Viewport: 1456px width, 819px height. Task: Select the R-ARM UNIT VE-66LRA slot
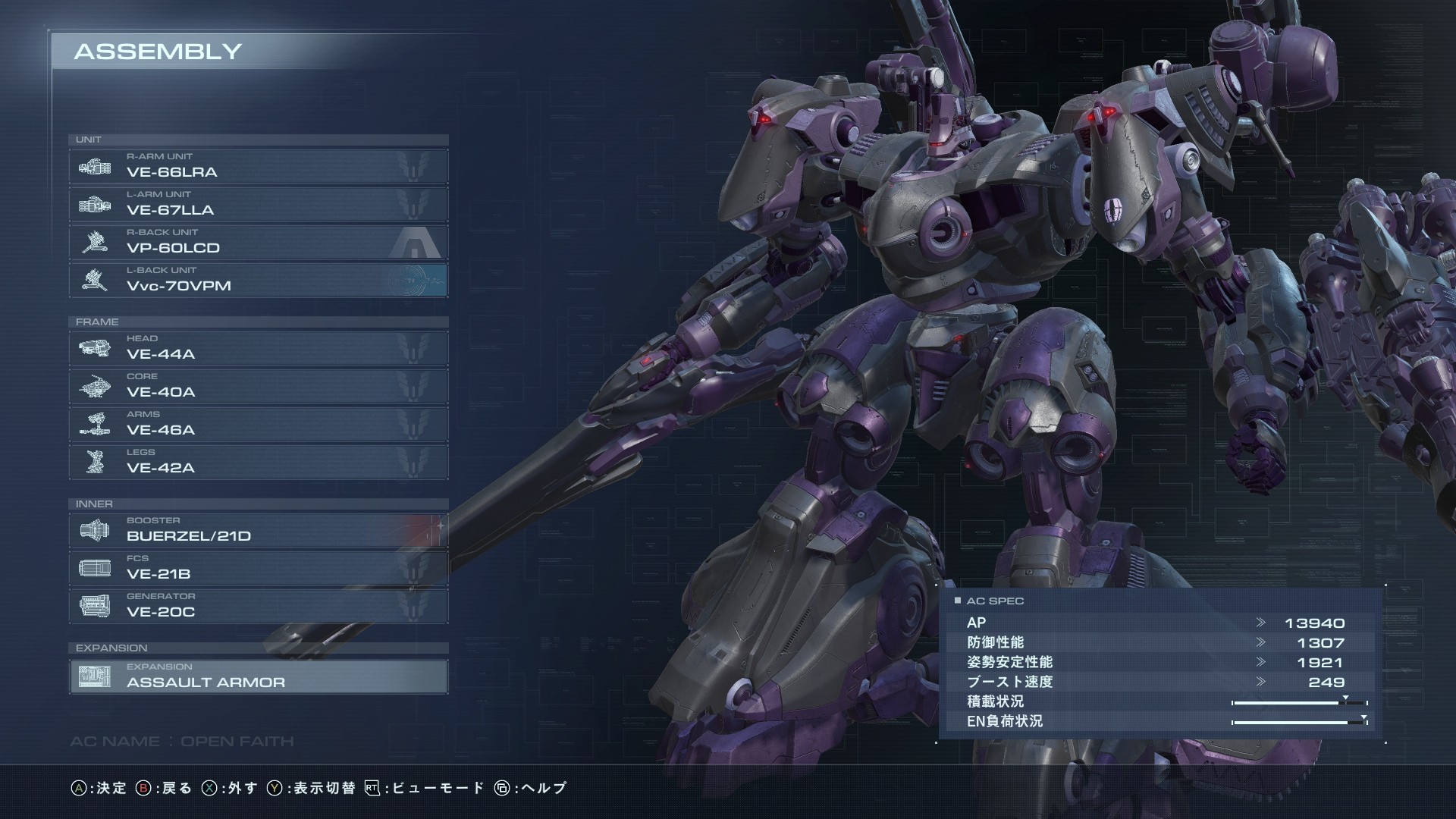[258, 166]
